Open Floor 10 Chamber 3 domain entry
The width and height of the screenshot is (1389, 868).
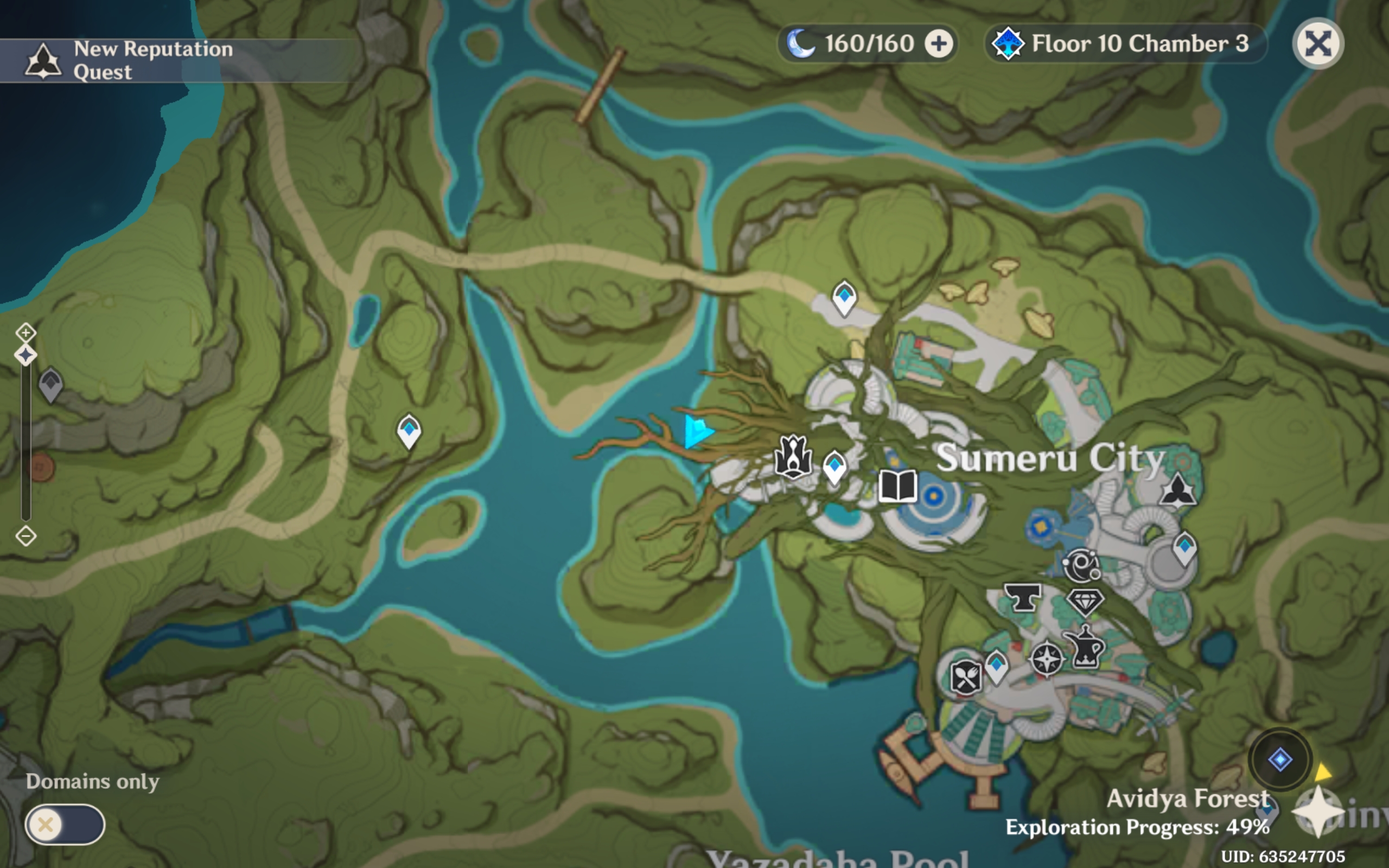point(1122,43)
